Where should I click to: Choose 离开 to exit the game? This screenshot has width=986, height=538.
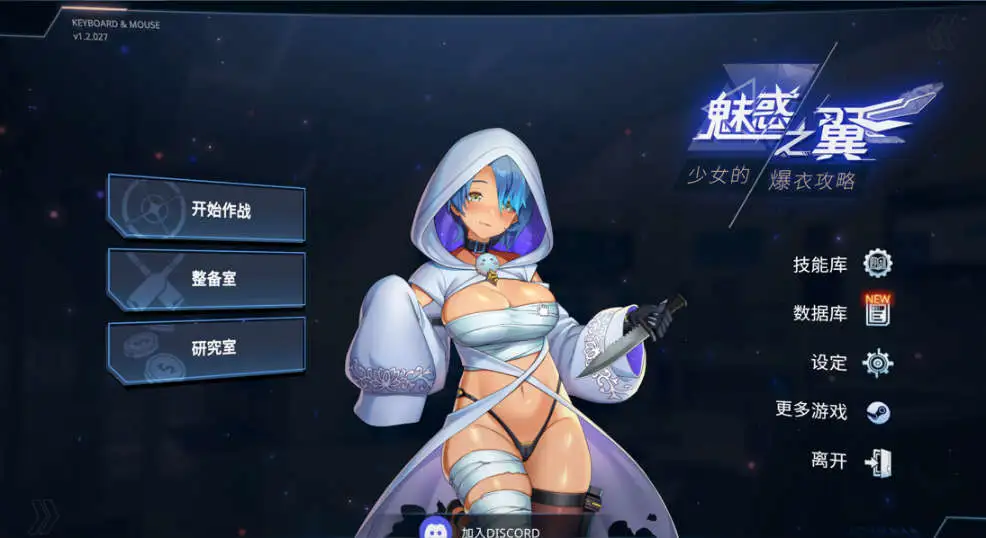850,461
